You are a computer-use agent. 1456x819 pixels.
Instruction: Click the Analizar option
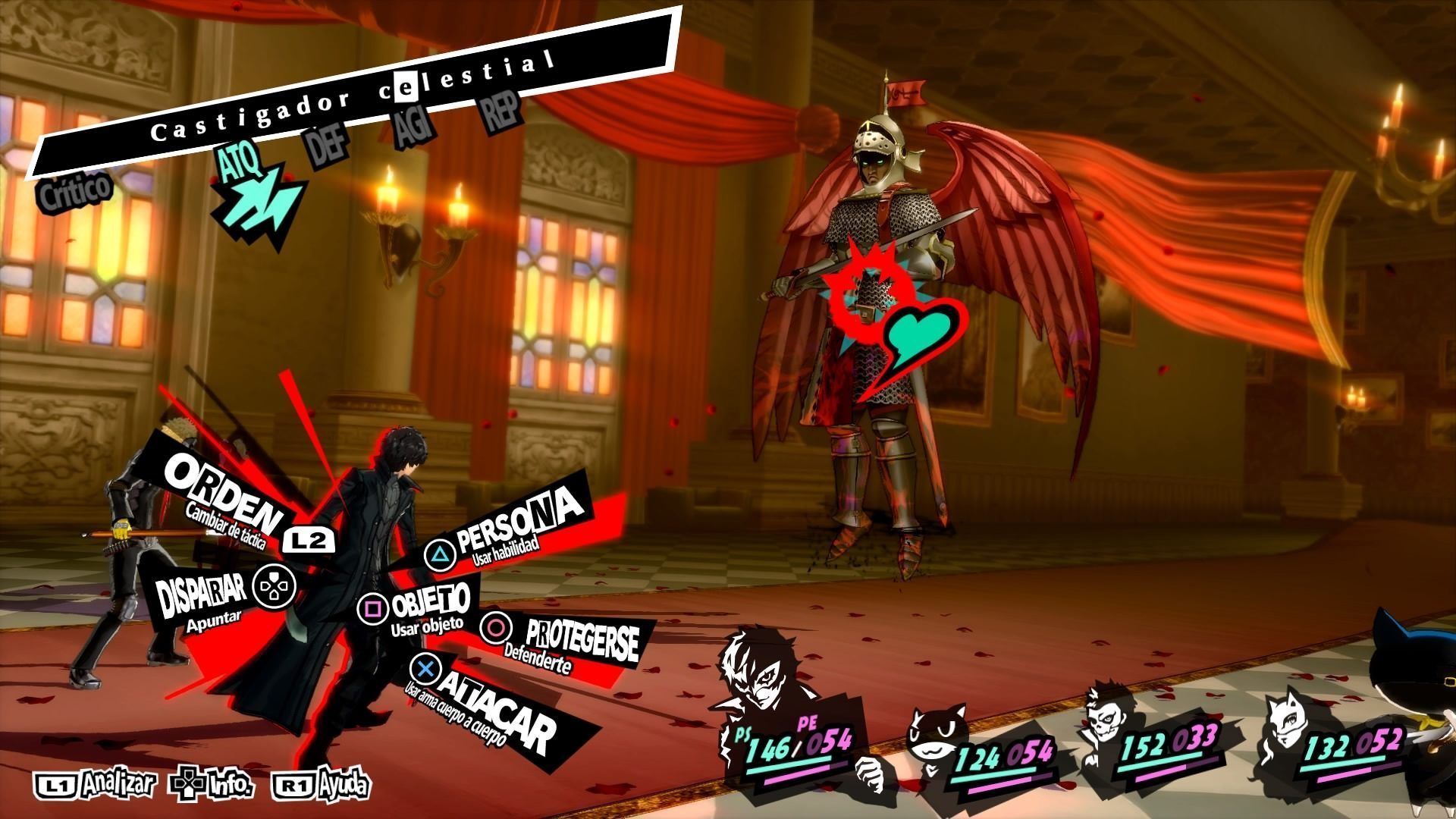tap(96, 783)
